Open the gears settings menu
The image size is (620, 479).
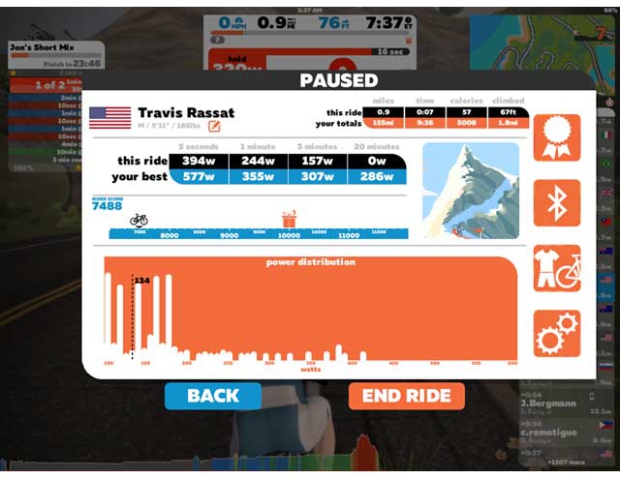[556, 333]
